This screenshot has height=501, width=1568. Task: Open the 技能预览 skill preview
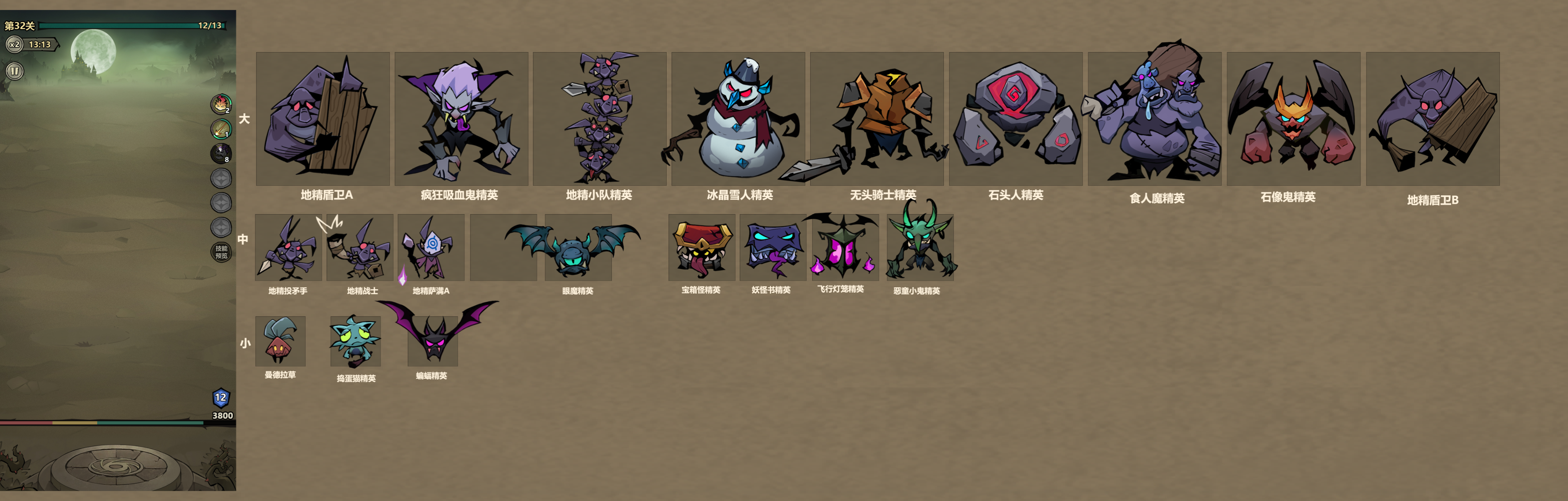pos(221,251)
